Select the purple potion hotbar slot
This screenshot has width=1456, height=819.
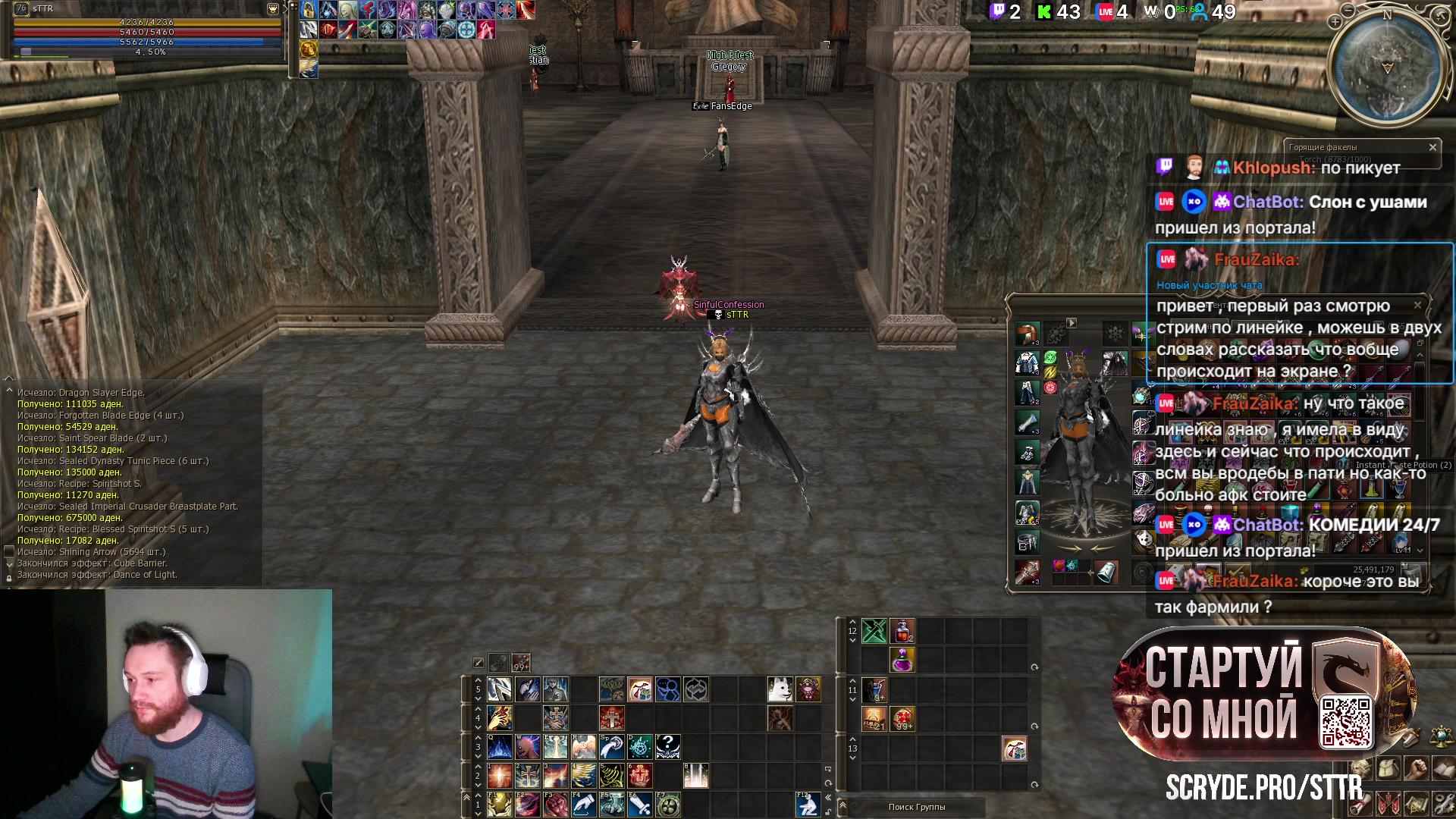pyautogui.click(x=902, y=660)
